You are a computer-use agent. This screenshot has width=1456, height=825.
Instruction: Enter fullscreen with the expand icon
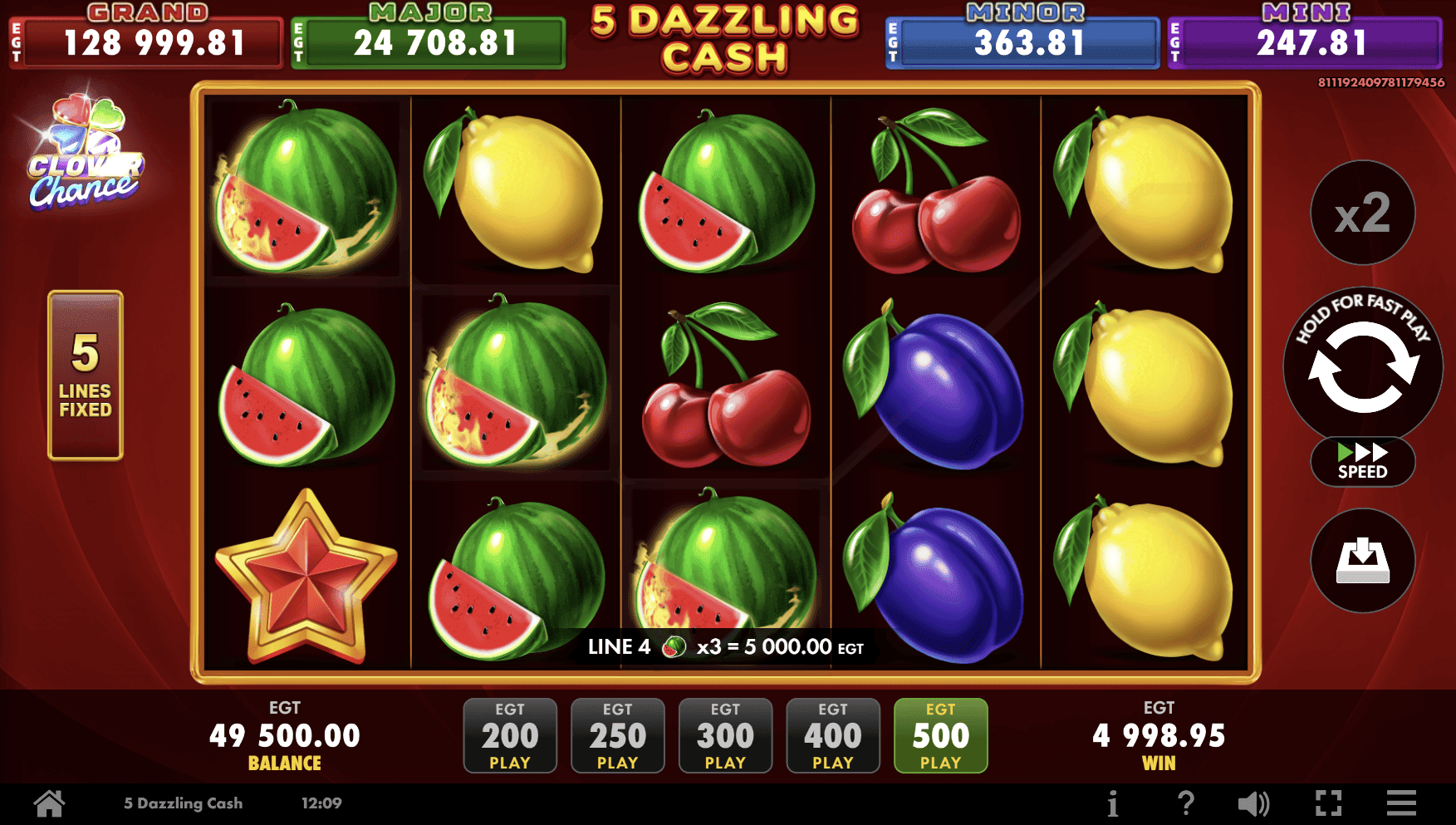(1330, 803)
